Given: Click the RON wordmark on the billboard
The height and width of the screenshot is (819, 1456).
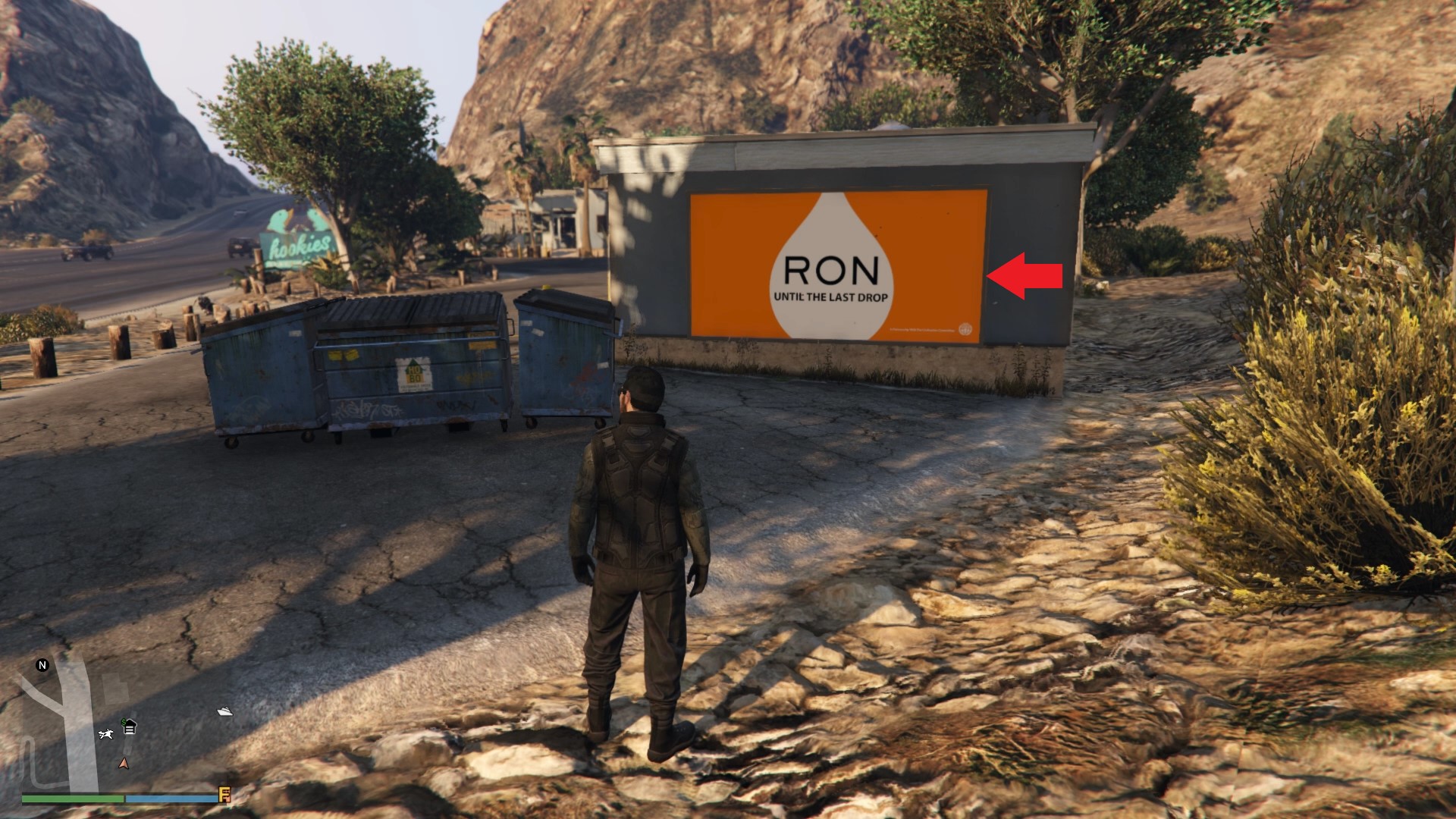Looking at the screenshot, I should (831, 269).
